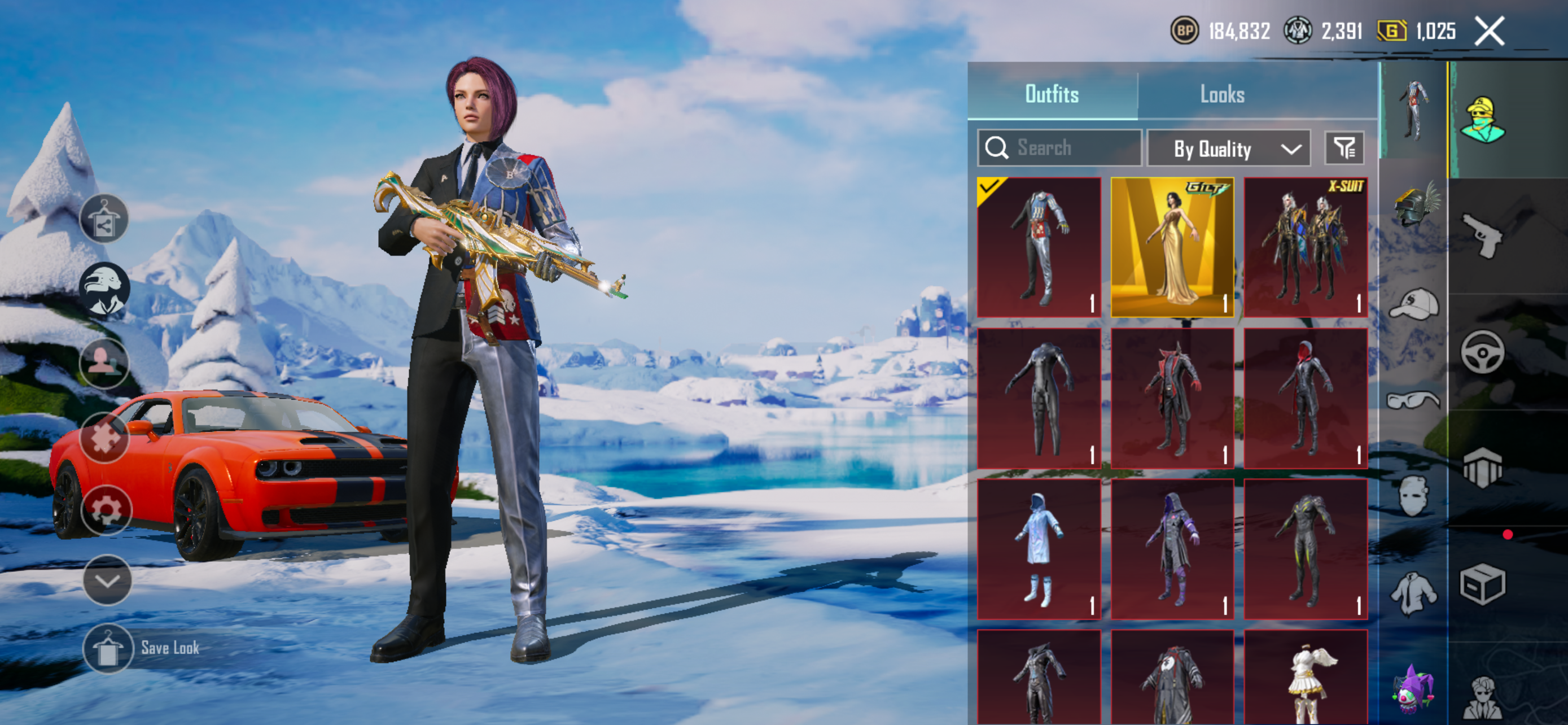Open the filter options button
1568x725 pixels.
click(1344, 148)
